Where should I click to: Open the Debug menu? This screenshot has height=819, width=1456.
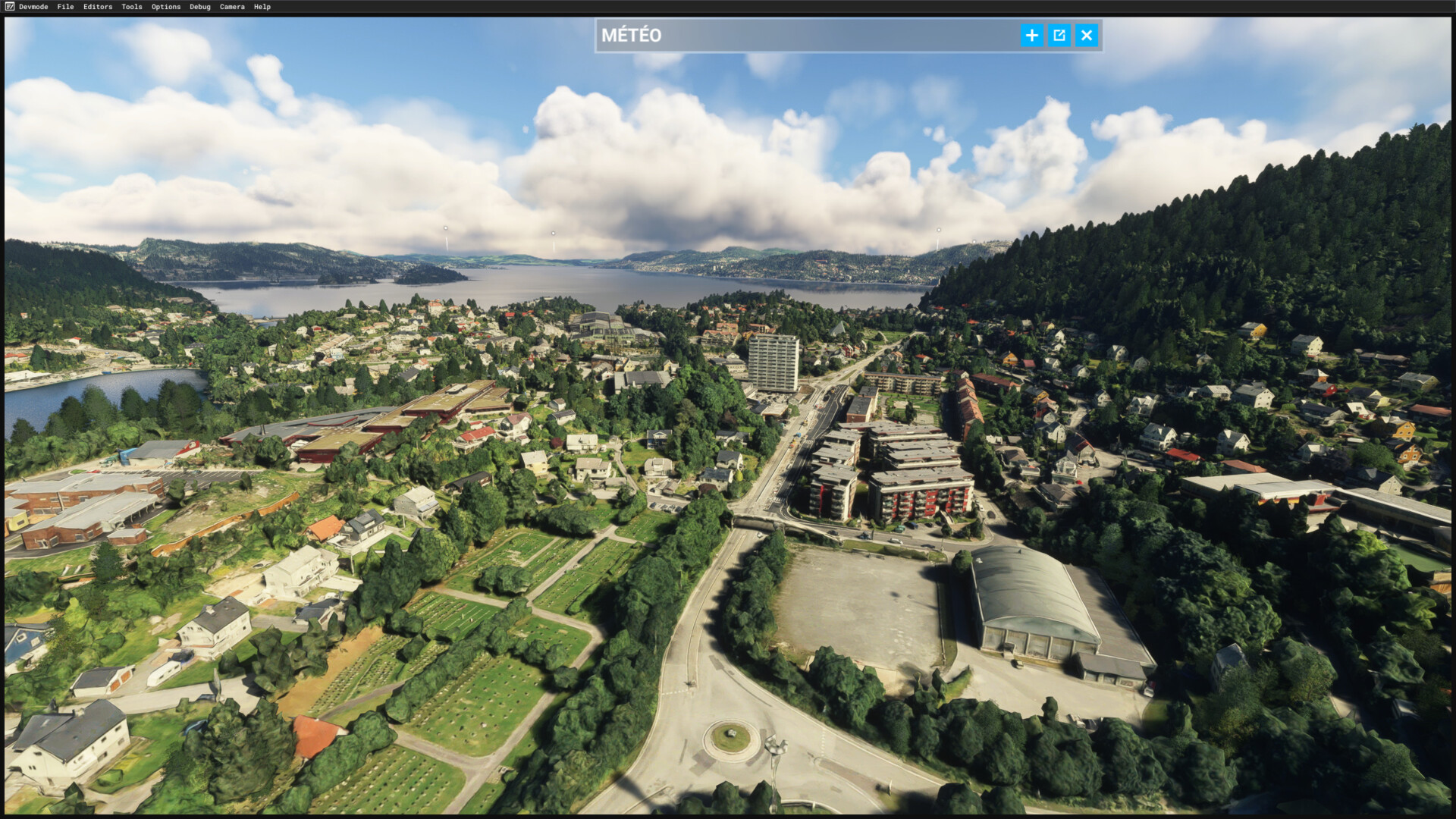coord(200,7)
